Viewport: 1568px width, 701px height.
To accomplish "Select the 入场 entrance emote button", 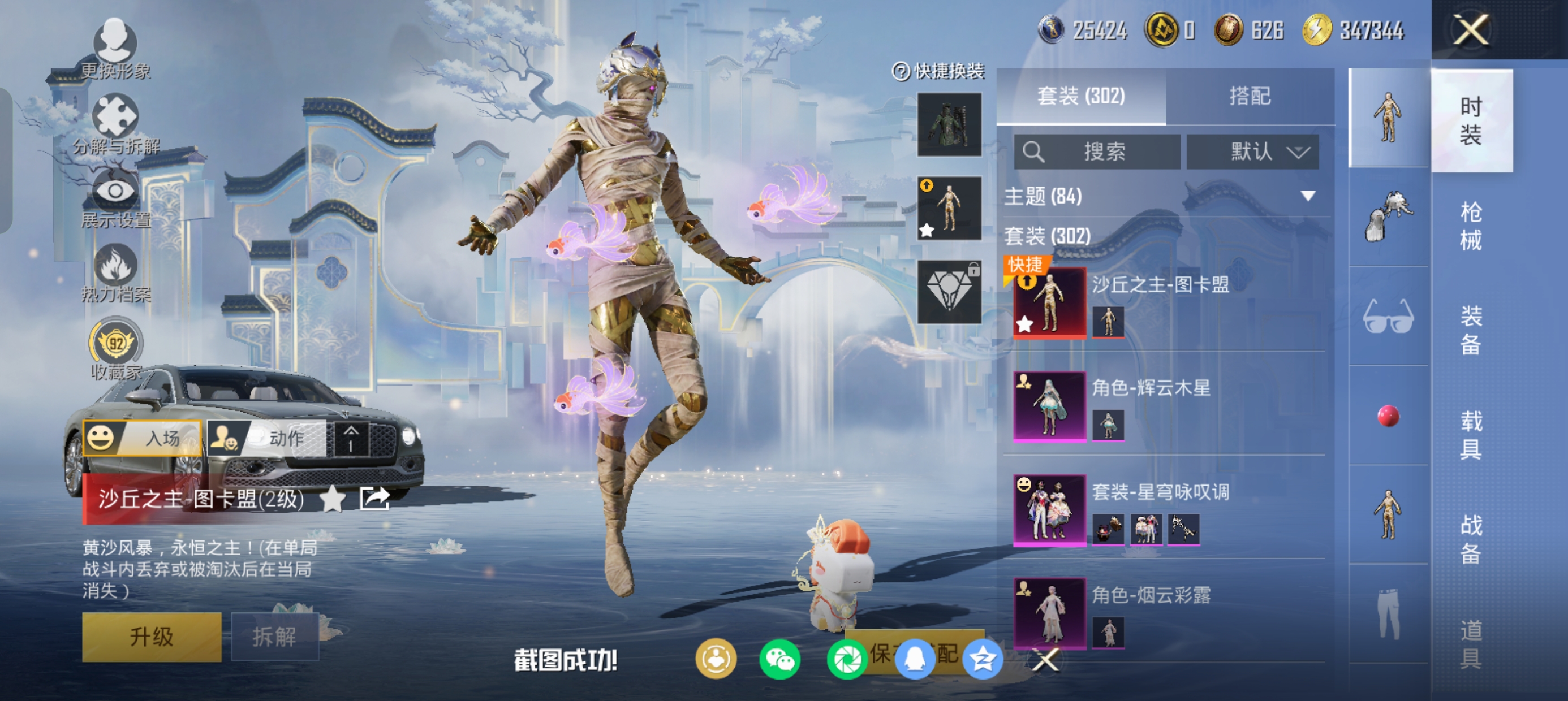I will tap(143, 438).
